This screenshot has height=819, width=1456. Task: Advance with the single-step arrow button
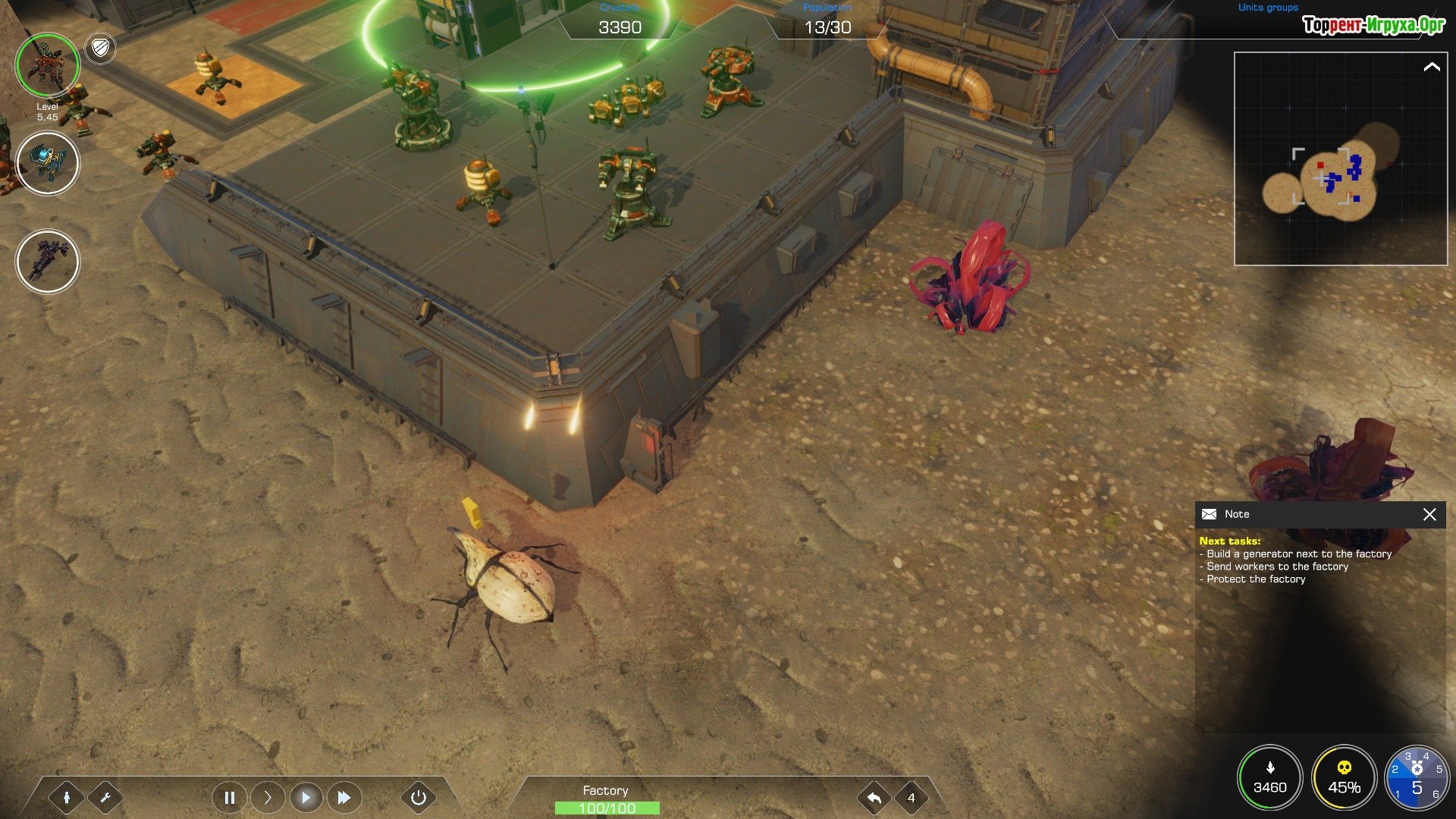pos(268,798)
